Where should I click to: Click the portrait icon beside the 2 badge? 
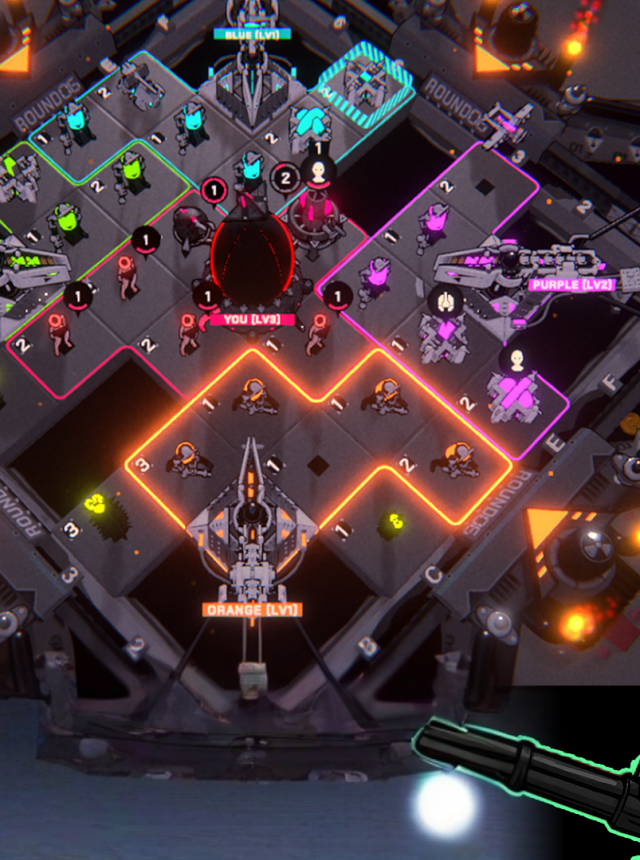tap(319, 172)
